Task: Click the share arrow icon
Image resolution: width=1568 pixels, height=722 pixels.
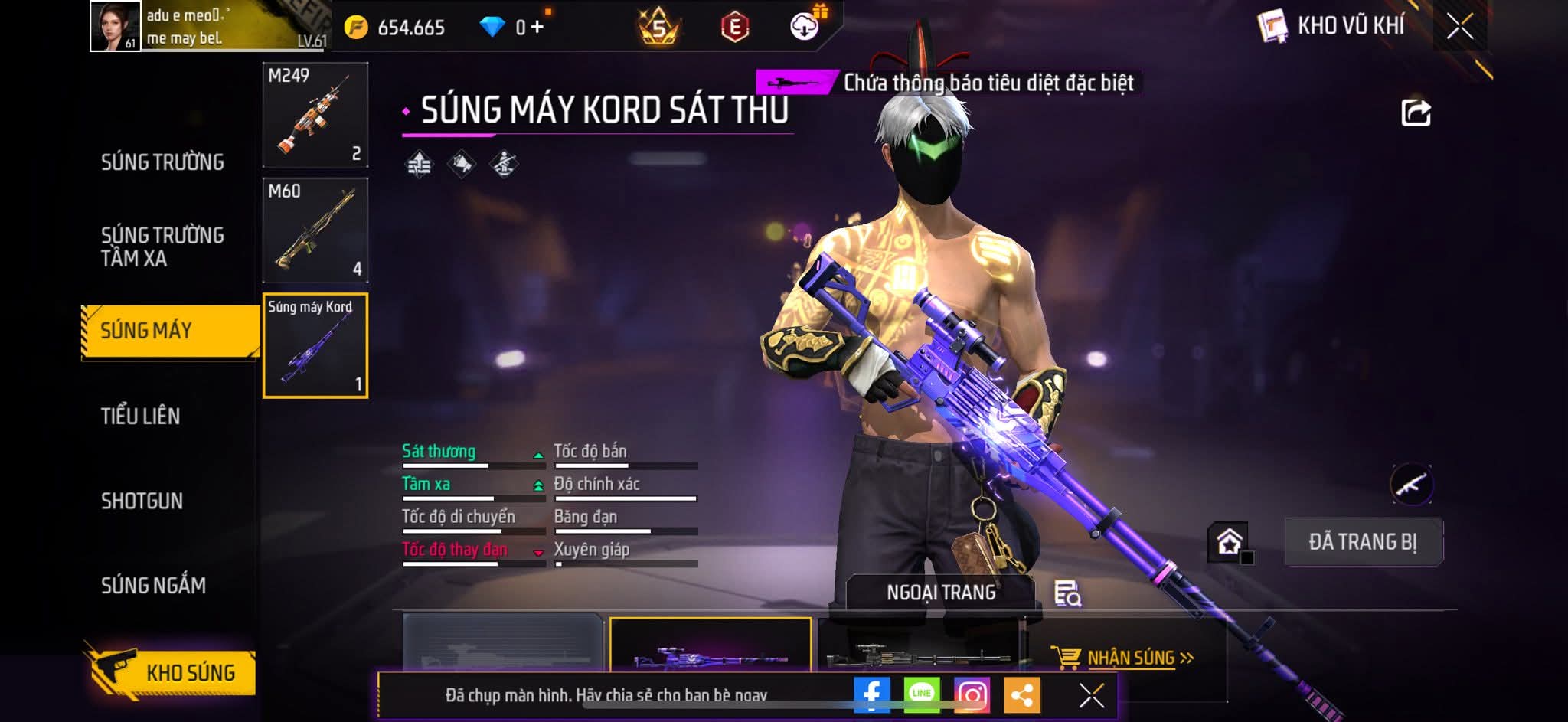Action: pos(1416,113)
